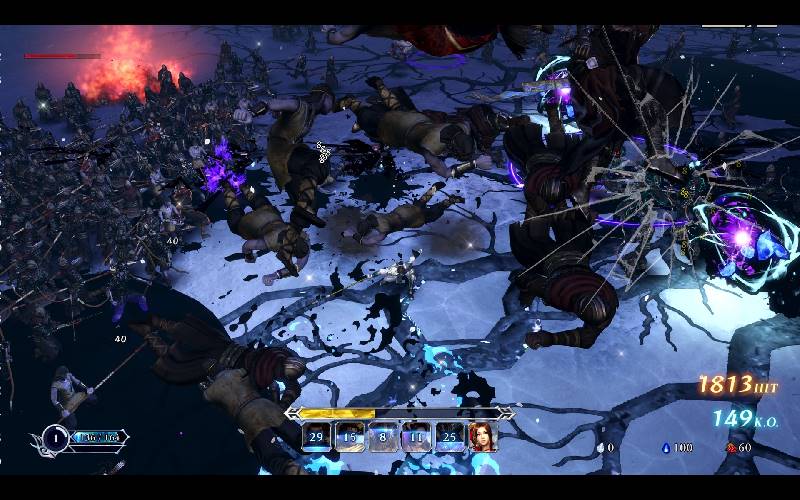Click the level 1 circular emblem
800x500 pixels.
point(56,437)
